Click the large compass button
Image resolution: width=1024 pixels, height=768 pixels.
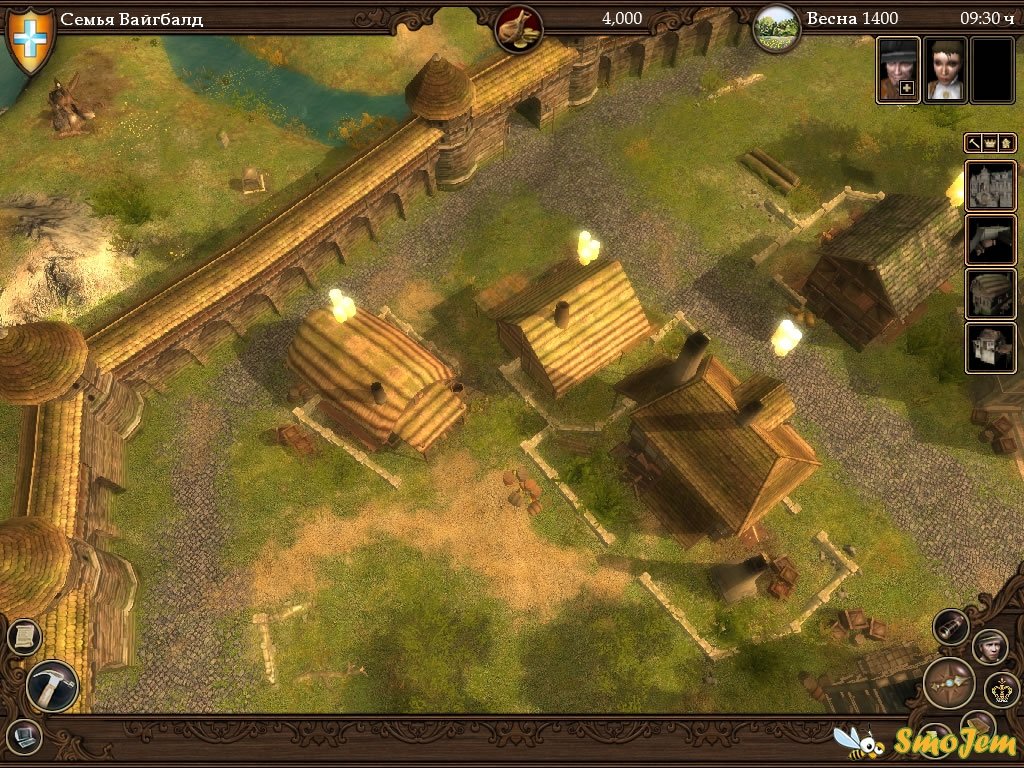click(949, 683)
